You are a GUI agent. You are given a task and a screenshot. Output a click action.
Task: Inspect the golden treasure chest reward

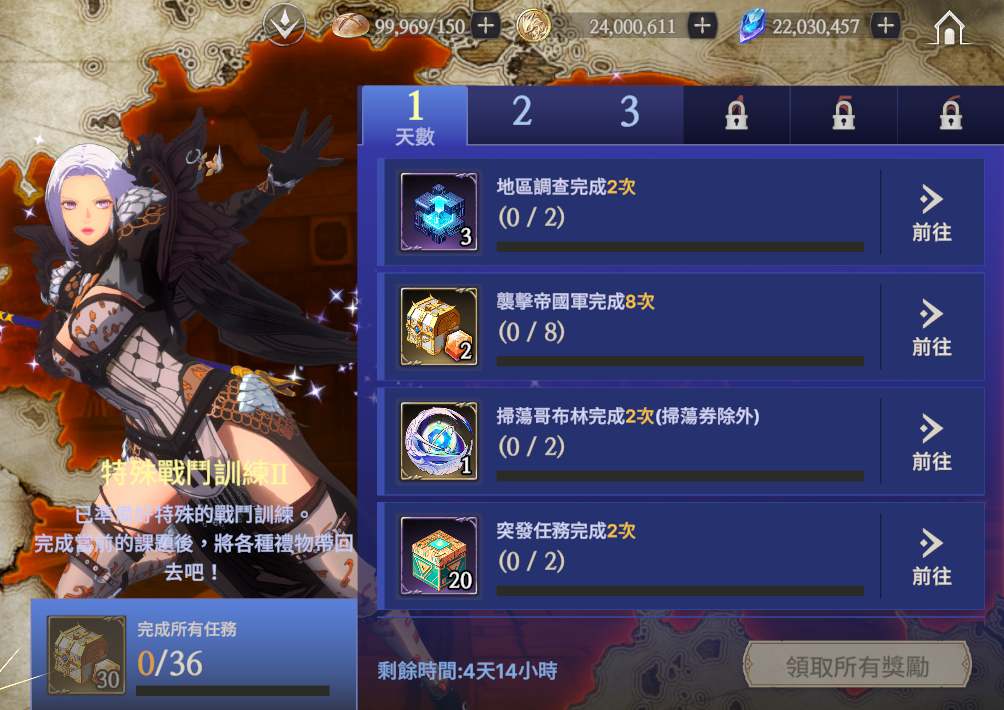click(x=438, y=327)
